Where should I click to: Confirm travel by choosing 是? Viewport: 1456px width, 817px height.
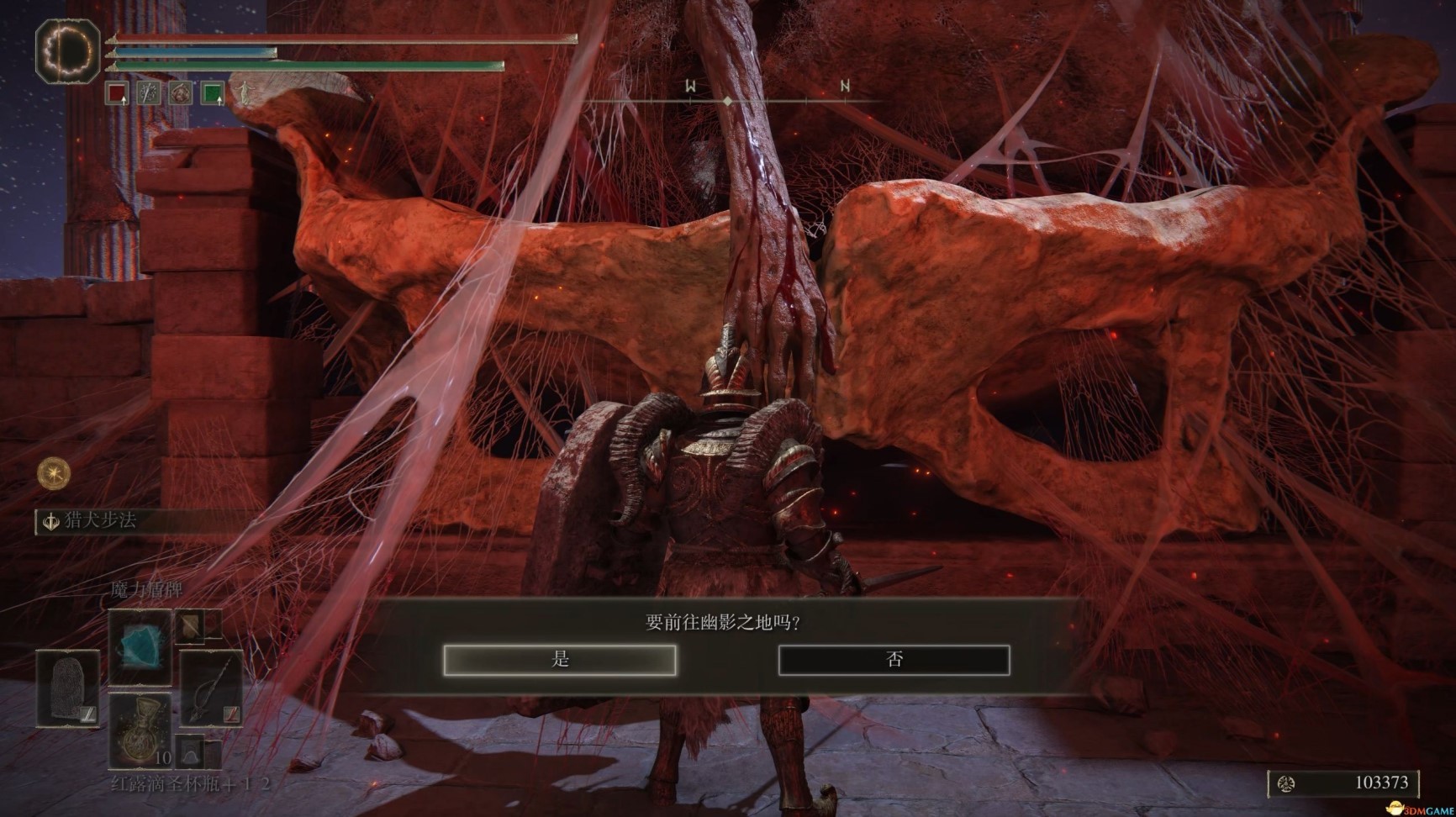tap(560, 660)
